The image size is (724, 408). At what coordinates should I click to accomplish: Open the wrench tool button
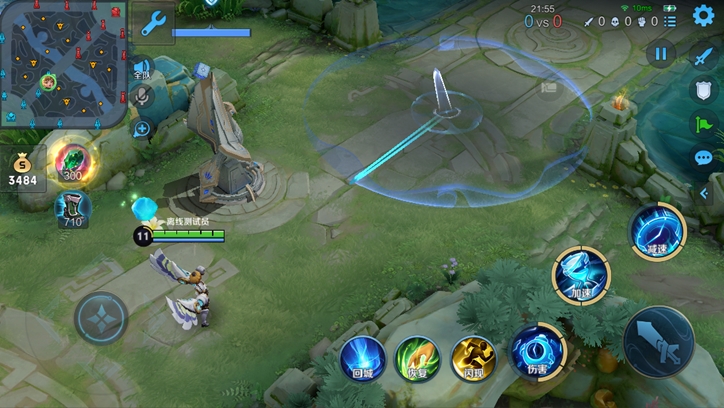tap(154, 22)
